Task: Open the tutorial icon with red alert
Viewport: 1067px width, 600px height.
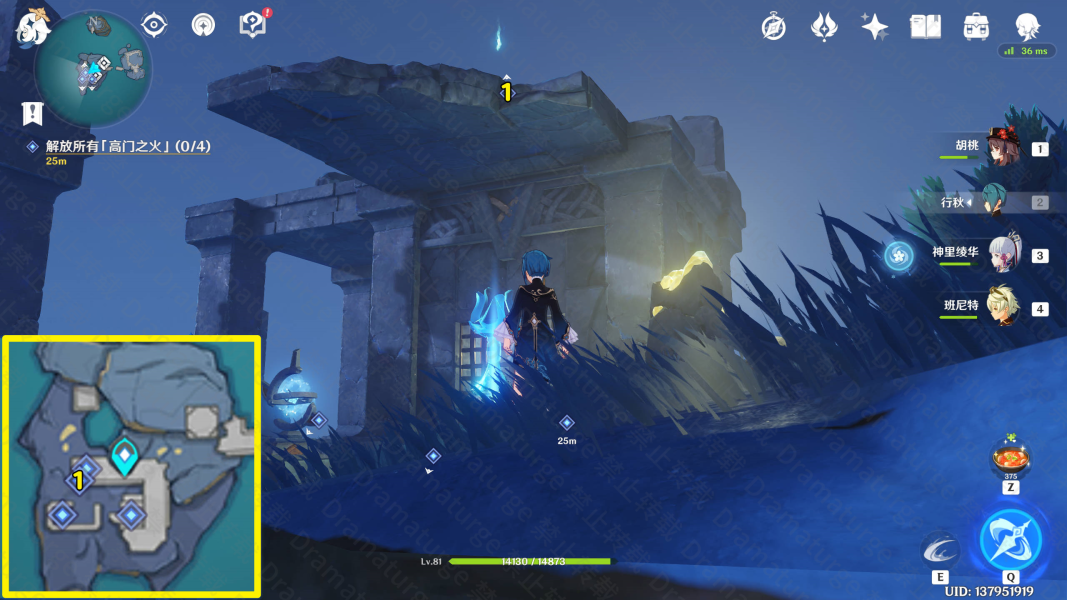Action: 254,25
